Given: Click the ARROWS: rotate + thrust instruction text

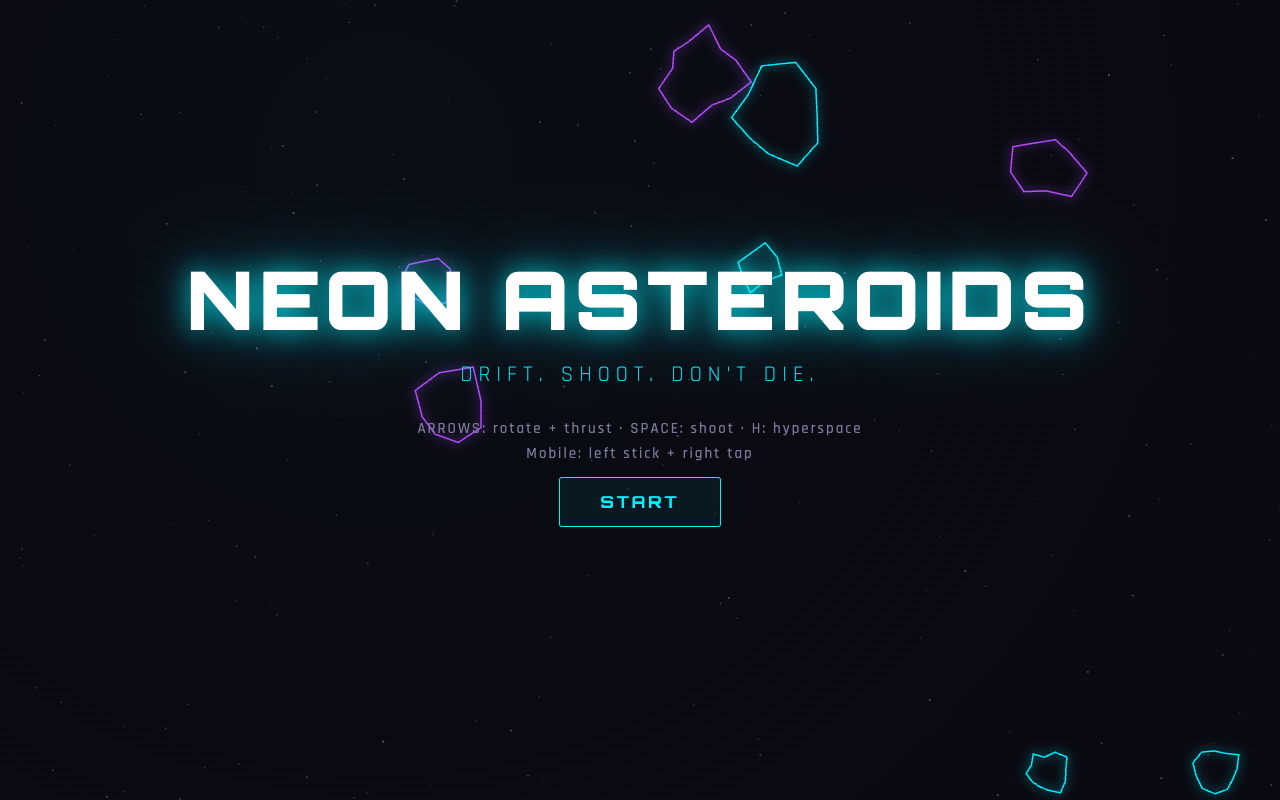Looking at the screenshot, I should point(514,427).
